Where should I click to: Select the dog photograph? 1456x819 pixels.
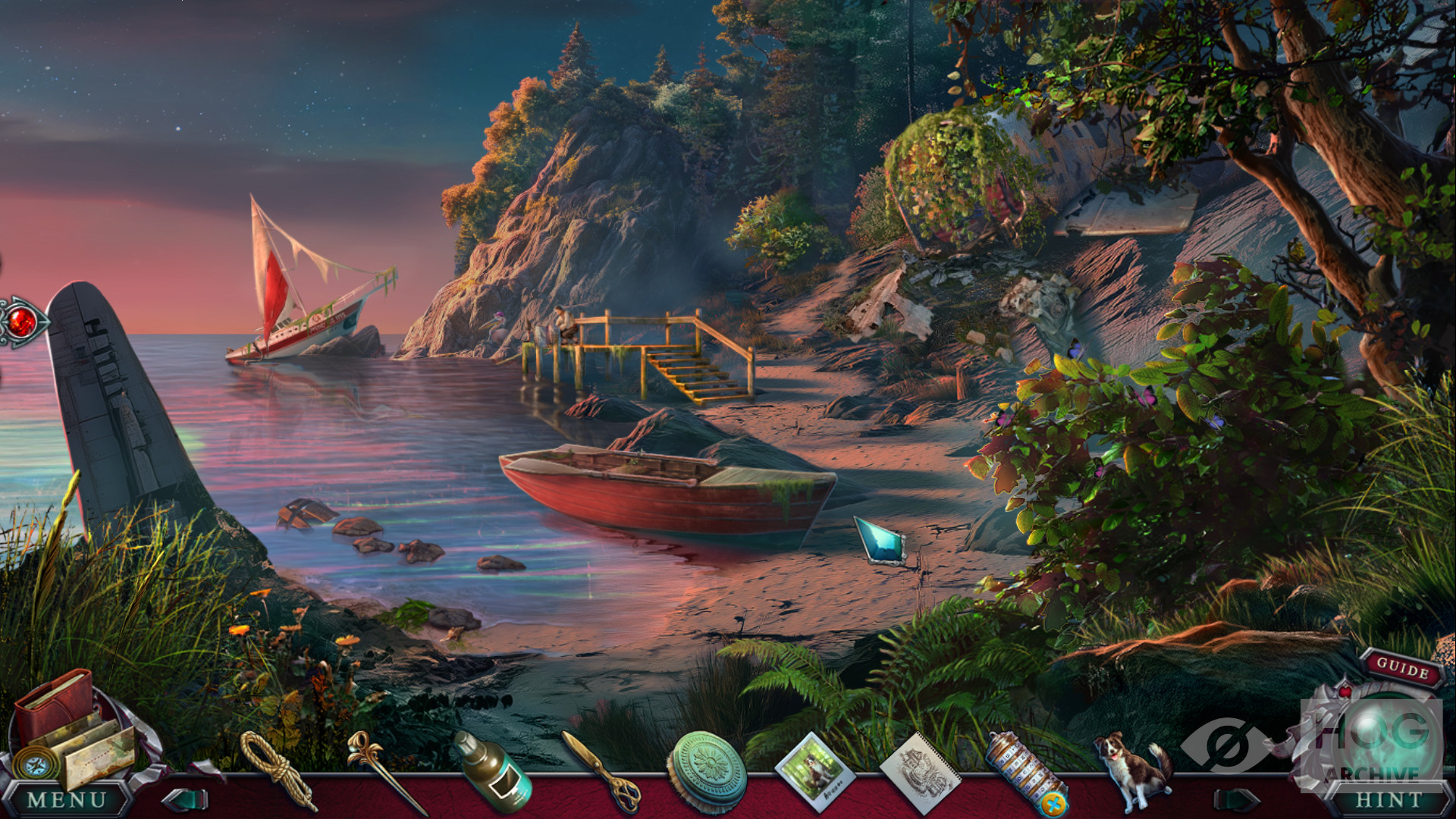[x=815, y=771]
